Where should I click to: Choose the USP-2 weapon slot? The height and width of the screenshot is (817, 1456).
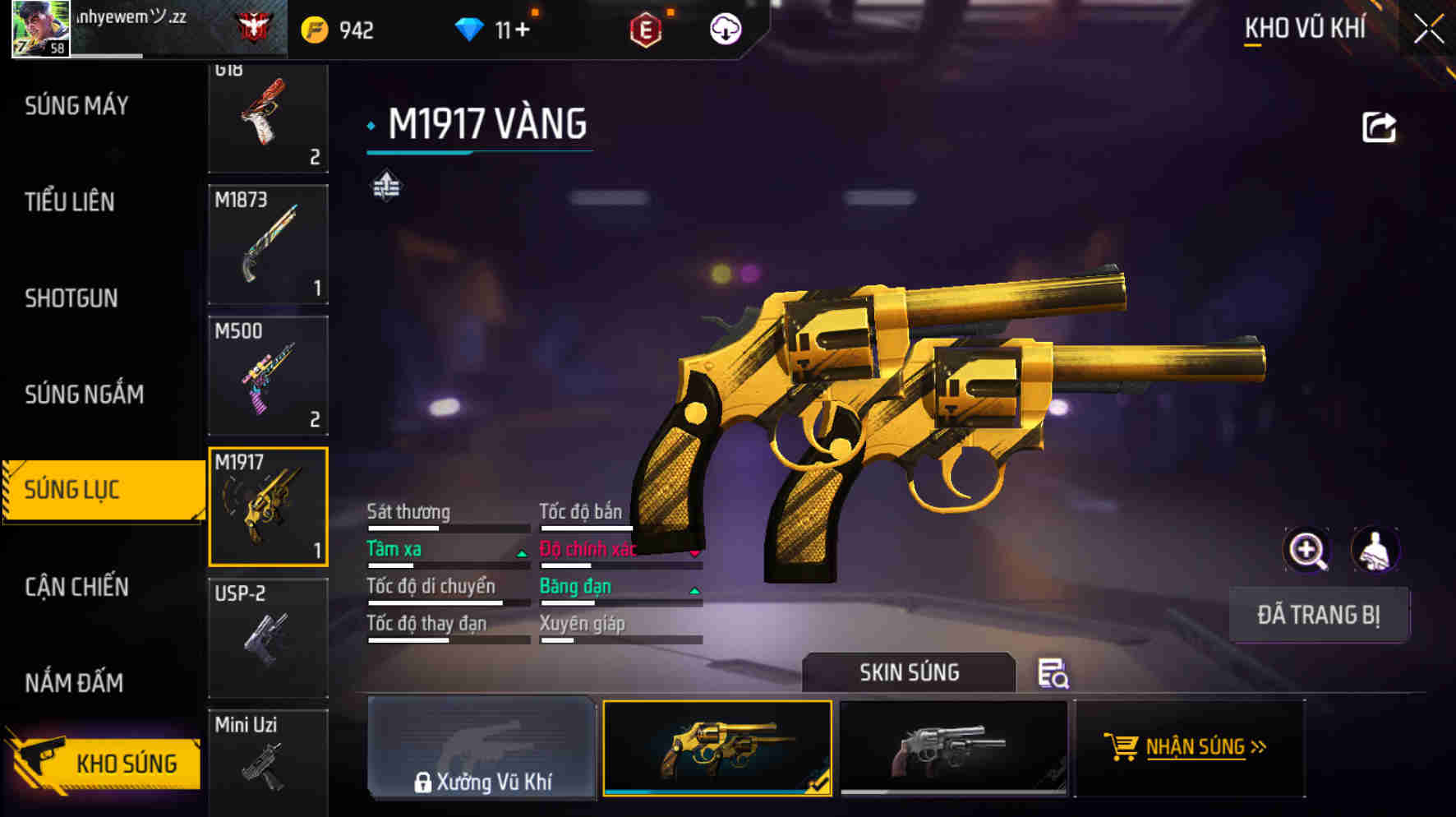pos(268,638)
